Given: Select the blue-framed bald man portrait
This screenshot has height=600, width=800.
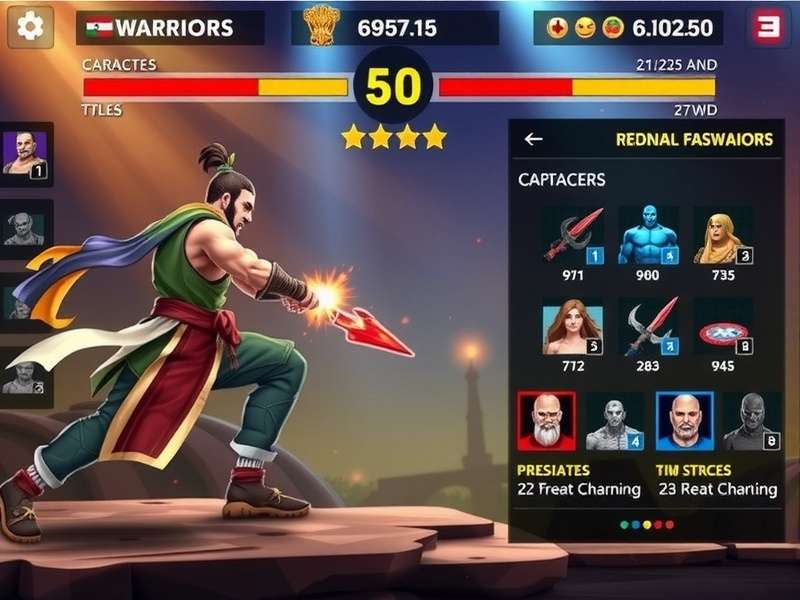Looking at the screenshot, I should pyautogui.click(x=684, y=421).
